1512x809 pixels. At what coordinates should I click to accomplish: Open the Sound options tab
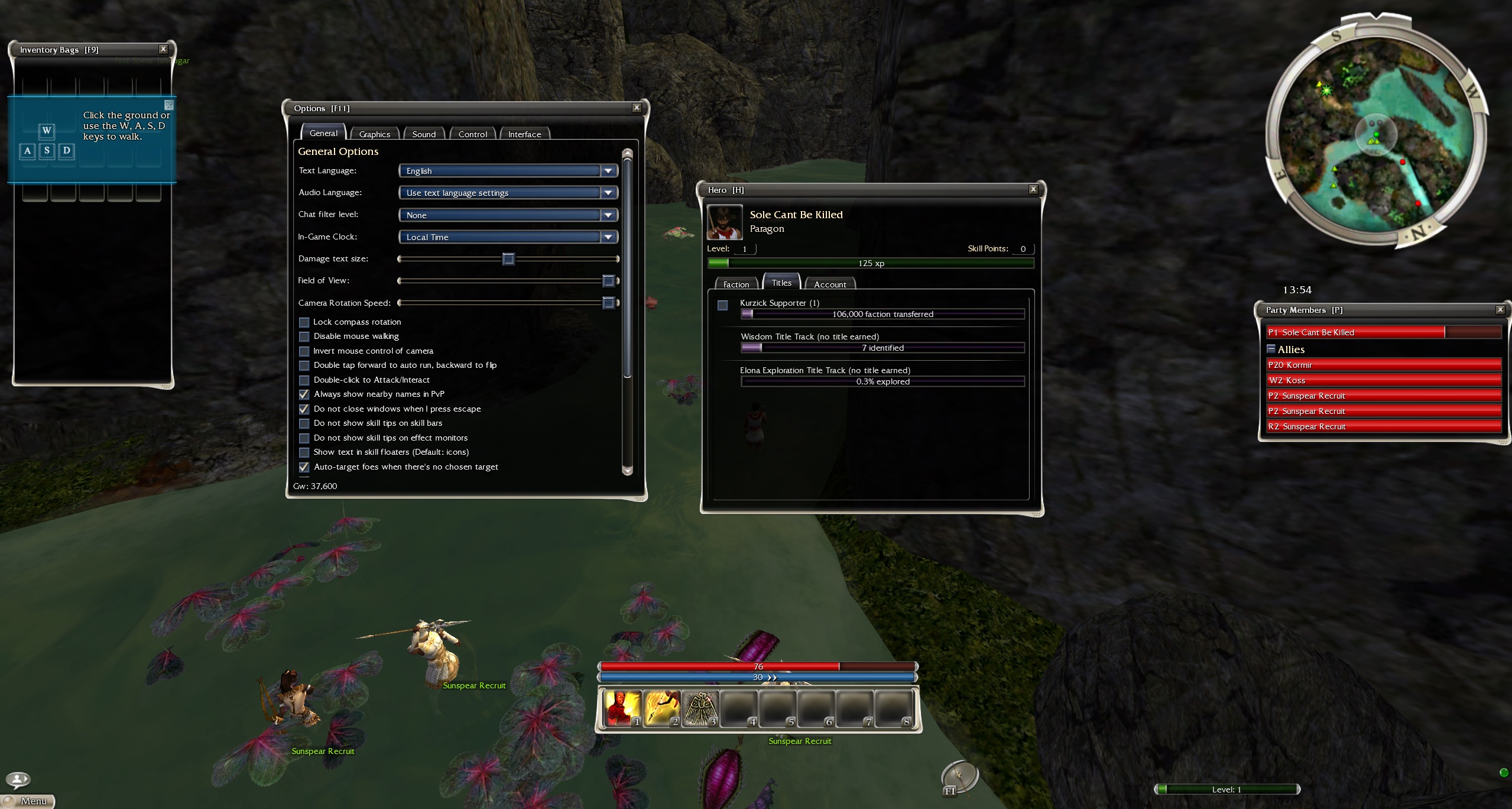point(424,134)
